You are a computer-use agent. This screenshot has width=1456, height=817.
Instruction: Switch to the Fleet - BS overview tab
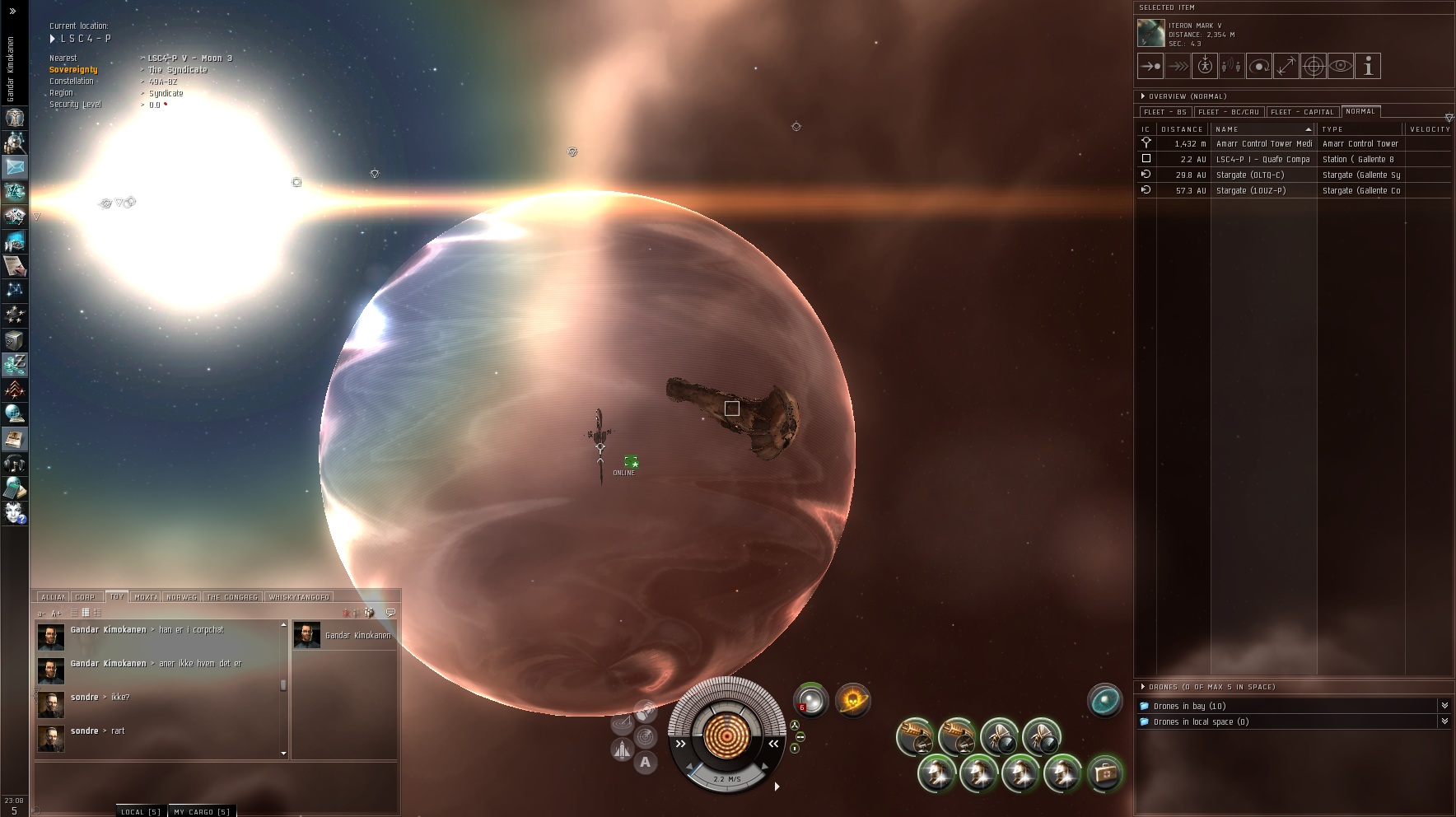[x=1165, y=112]
